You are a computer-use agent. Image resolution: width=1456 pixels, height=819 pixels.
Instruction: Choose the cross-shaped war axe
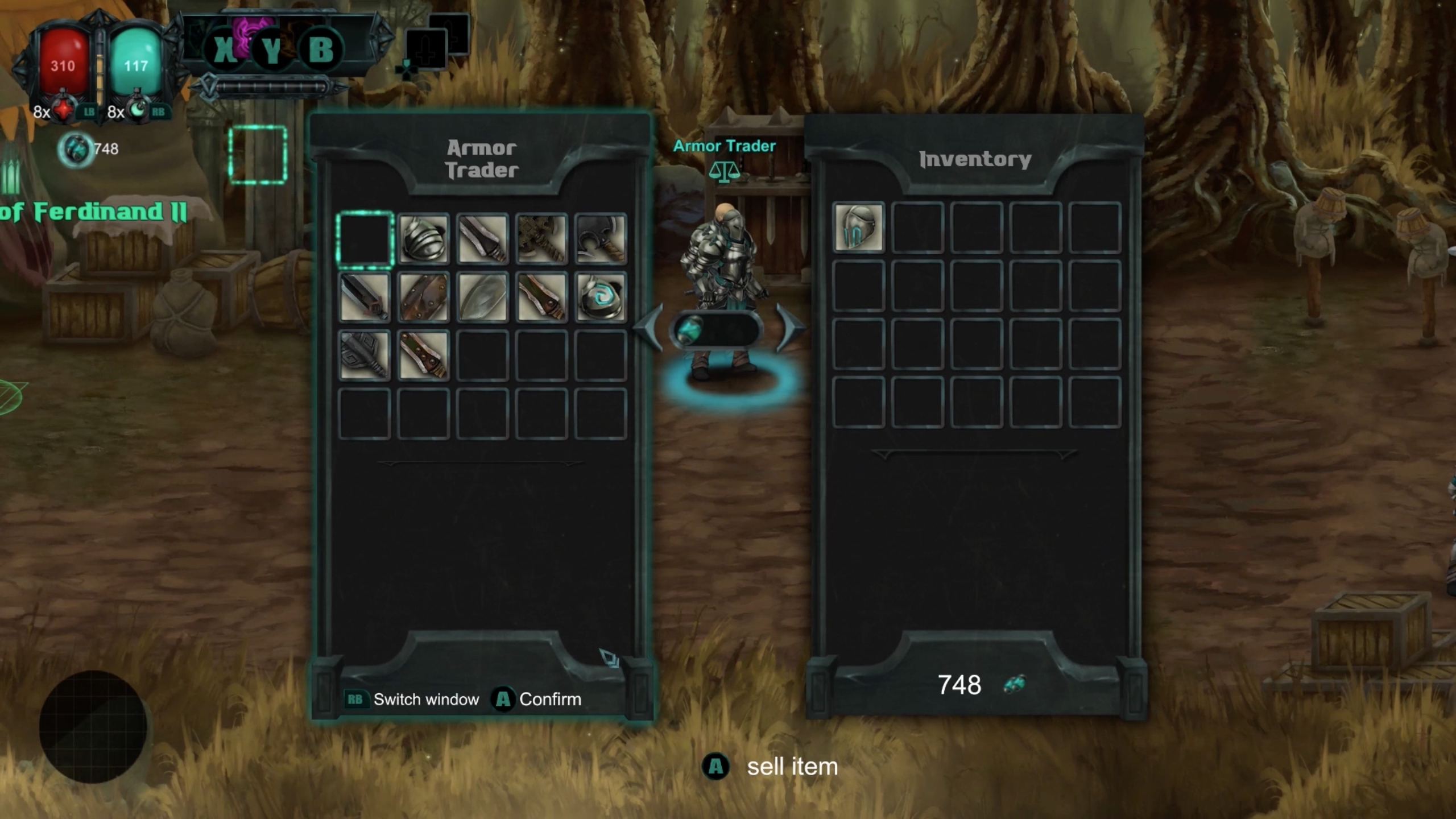click(x=541, y=239)
